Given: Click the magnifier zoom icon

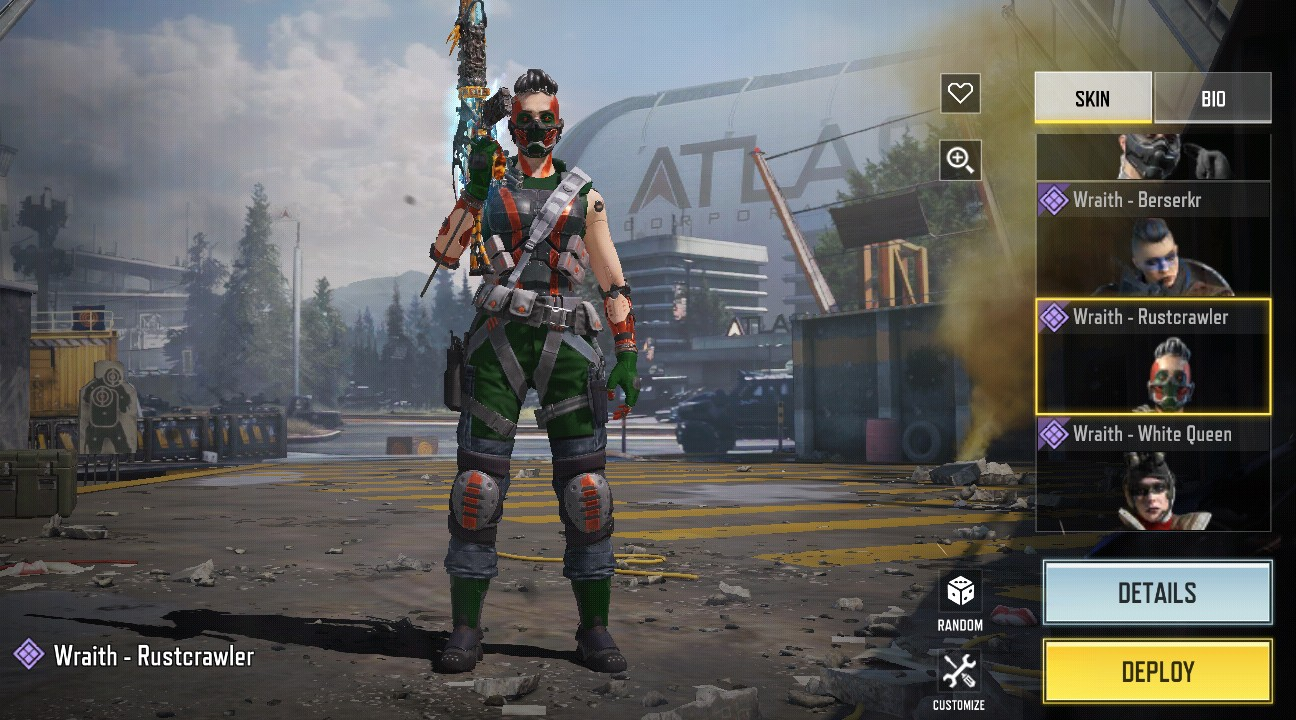Looking at the screenshot, I should click(960, 160).
